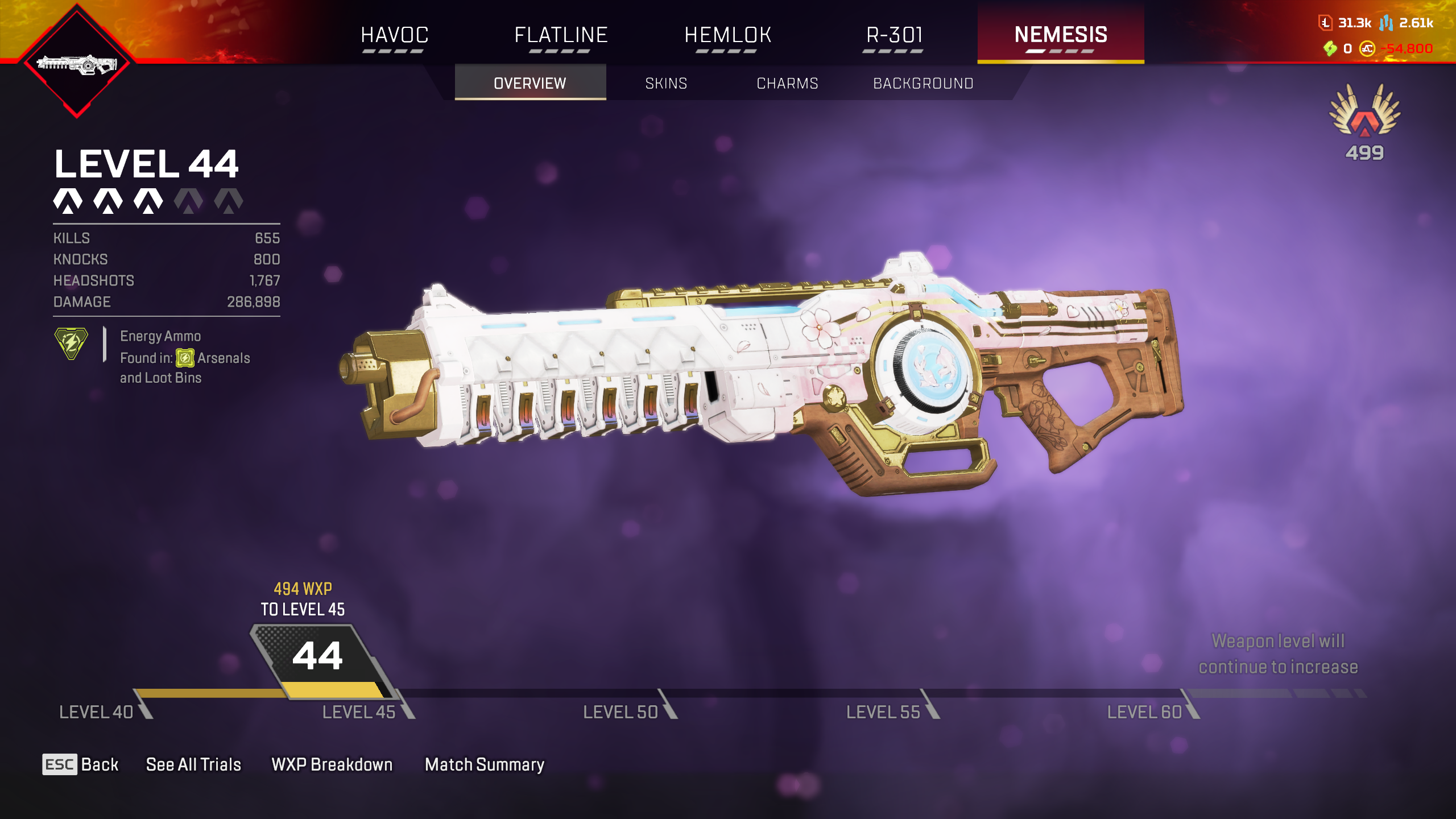This screenshot has width=1456, height=819.
Task: Click the 499 account level badge
Action: pyautogui.click(x=1364, y=122)
